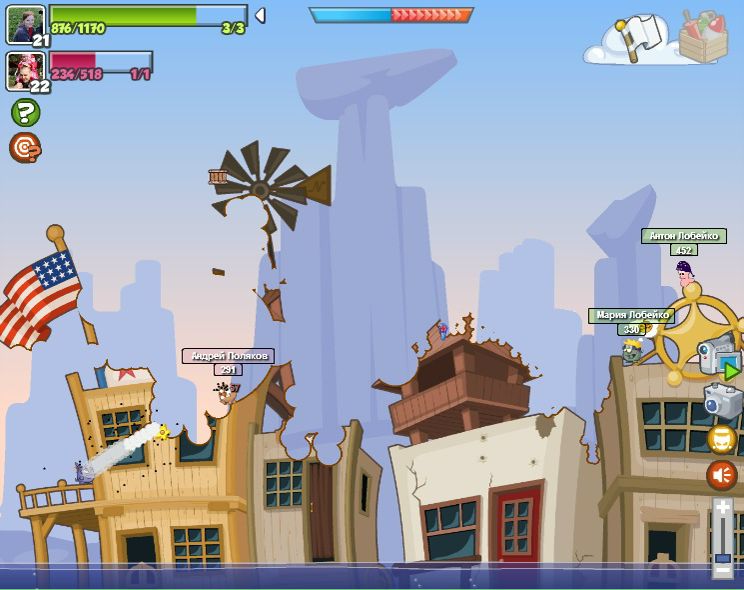Take a screenshot with the camera icon
The width and height of the screenshot is (744, 590).
[722, 400]
